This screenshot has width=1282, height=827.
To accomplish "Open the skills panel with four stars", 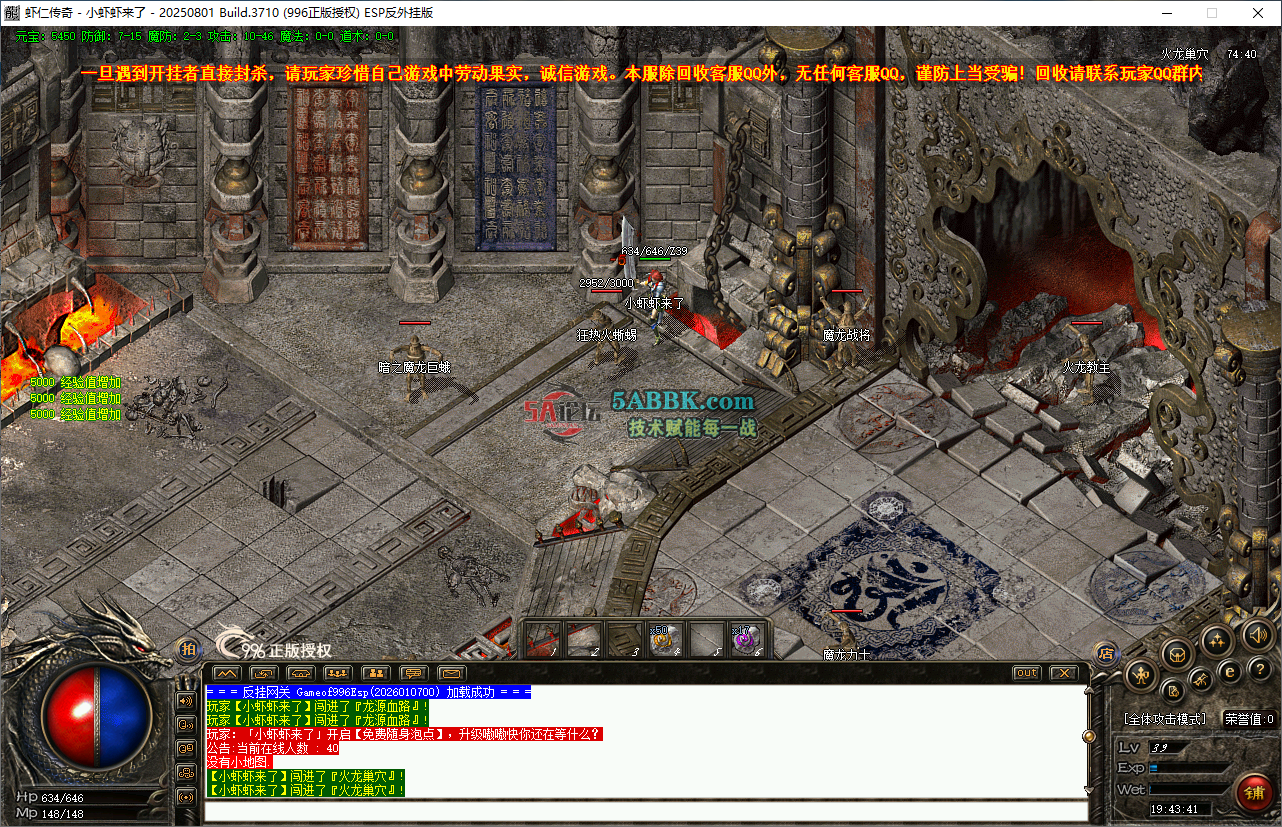I will (1216, 641).
